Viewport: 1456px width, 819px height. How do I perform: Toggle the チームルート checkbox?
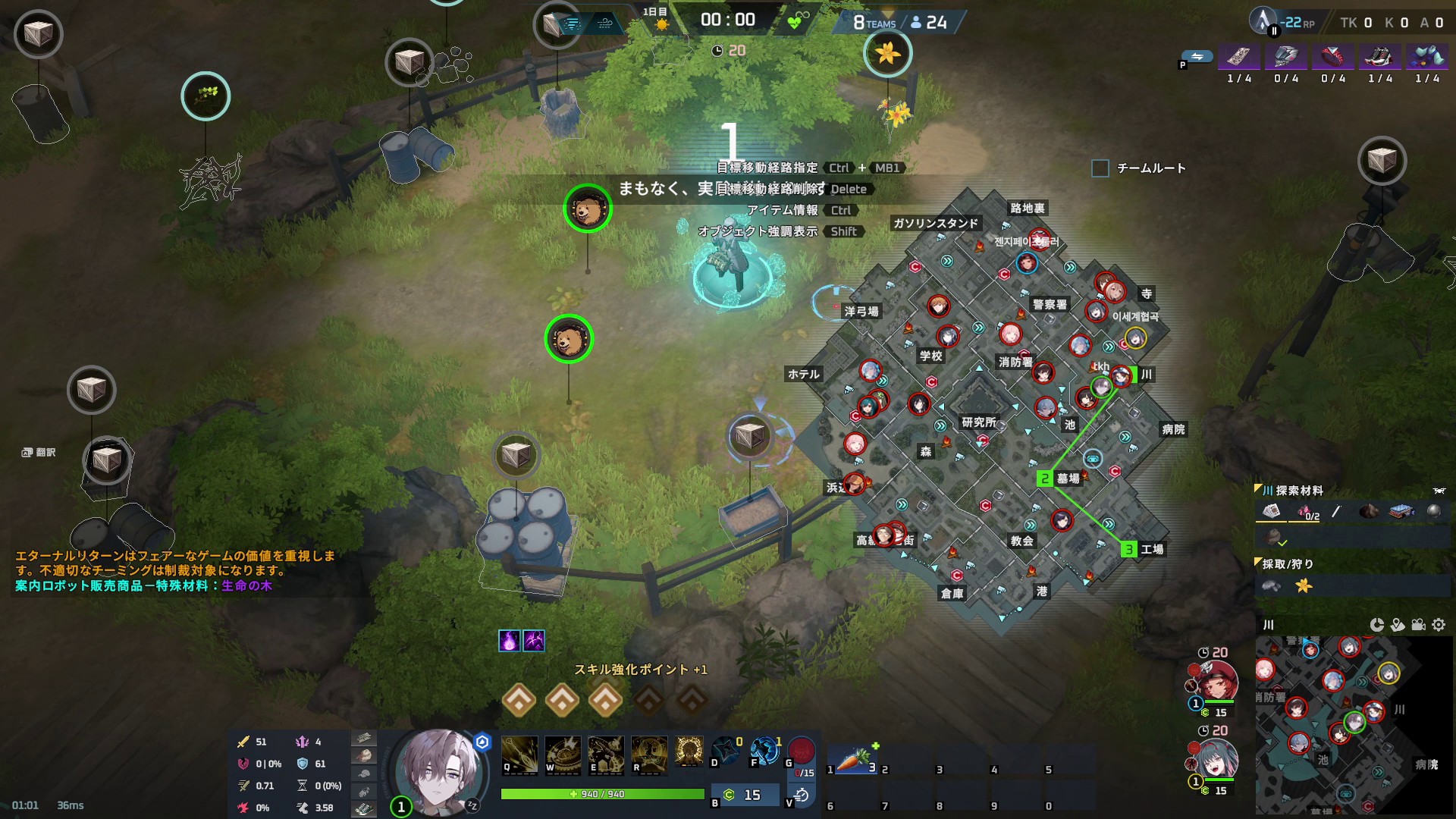click(1100, 168)
